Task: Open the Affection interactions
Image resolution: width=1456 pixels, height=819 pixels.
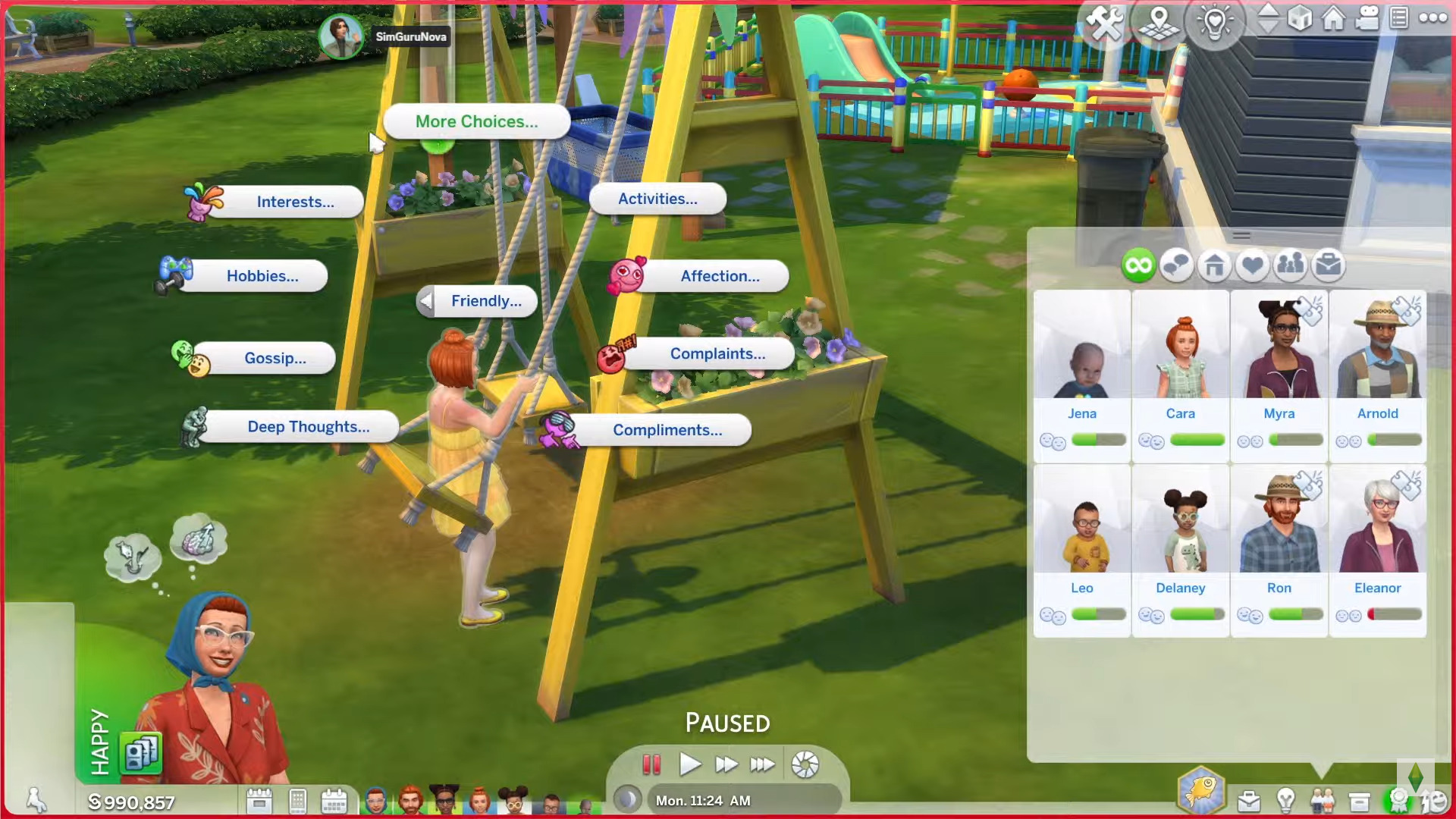Action: (x=719, y=276)
